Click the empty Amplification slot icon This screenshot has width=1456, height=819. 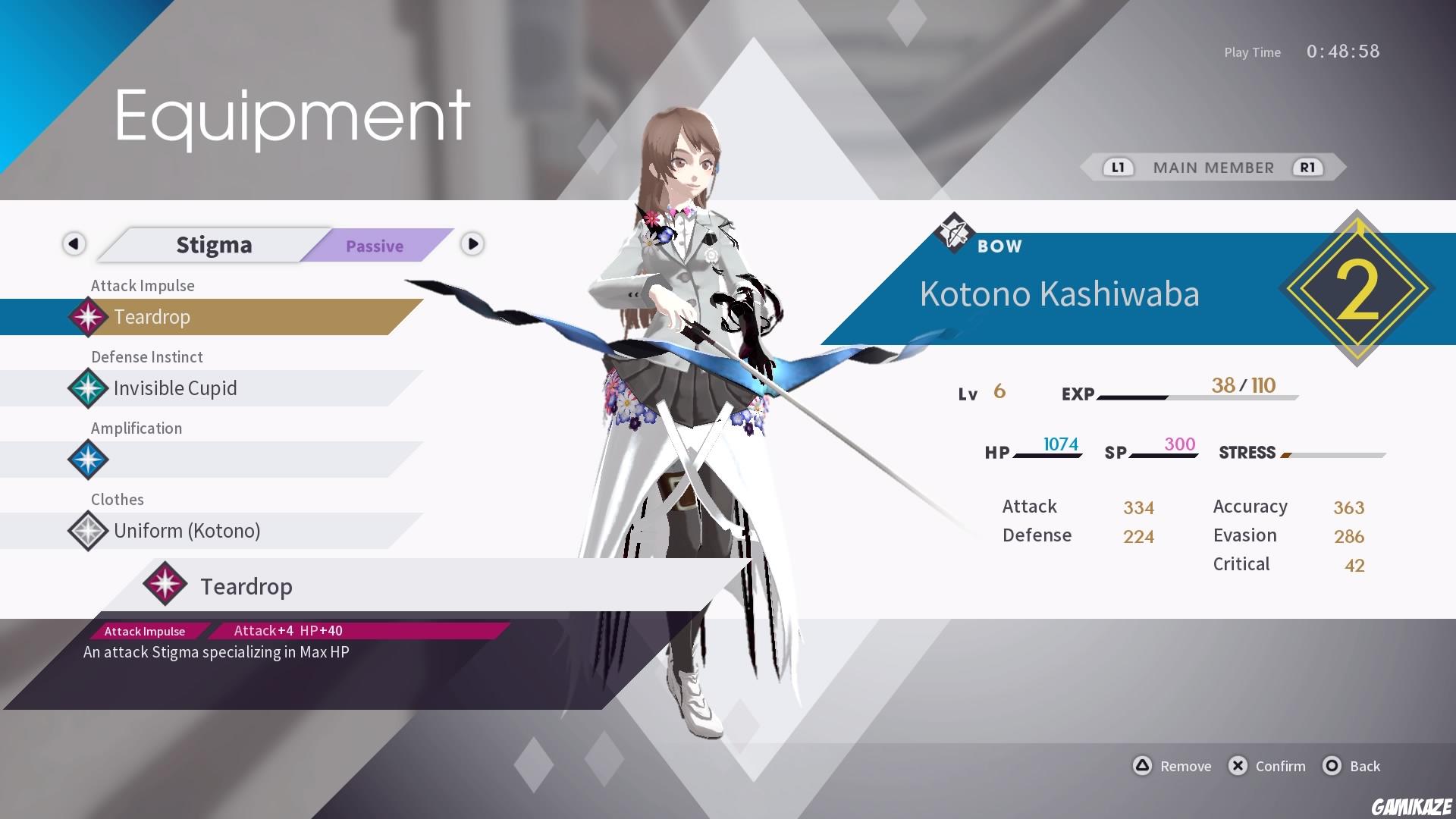click(x=87, y=460)
